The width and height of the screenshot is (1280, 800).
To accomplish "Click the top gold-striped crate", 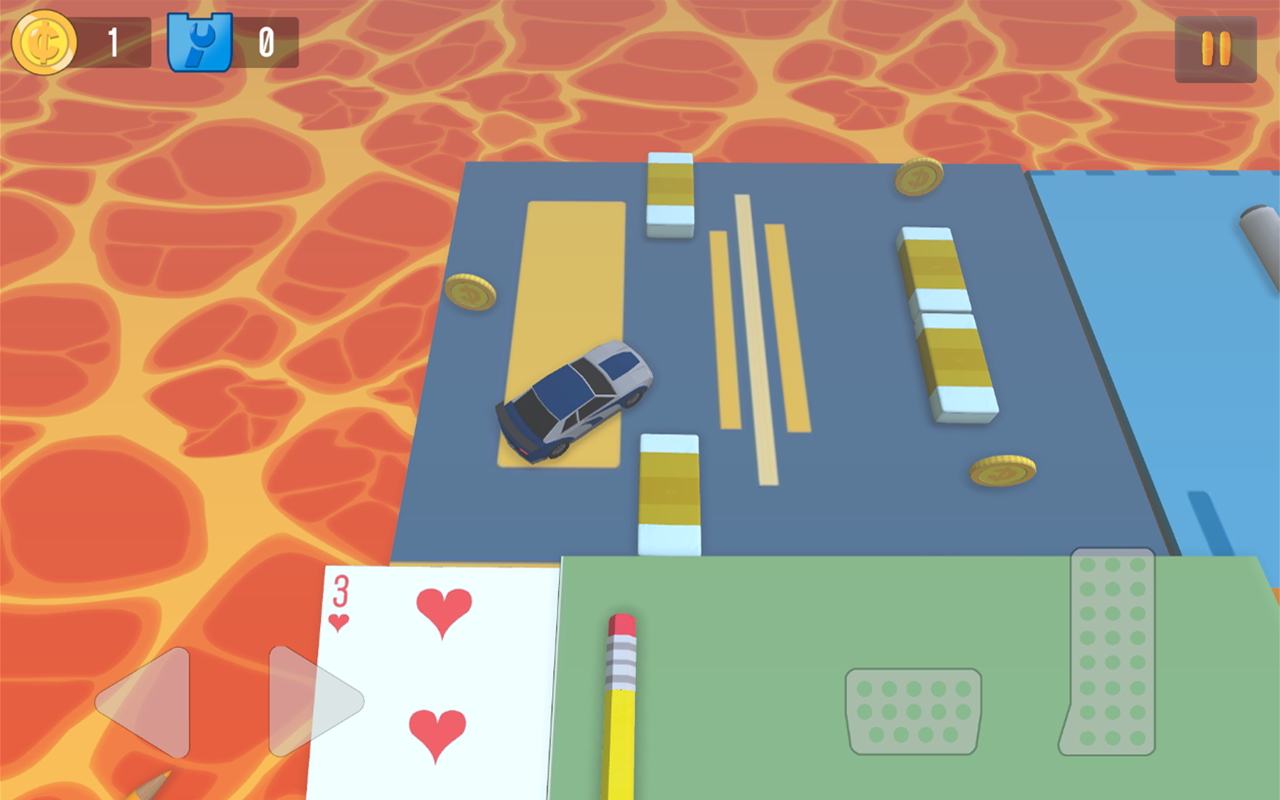I will pyautogui.click(x=668, y=197).
